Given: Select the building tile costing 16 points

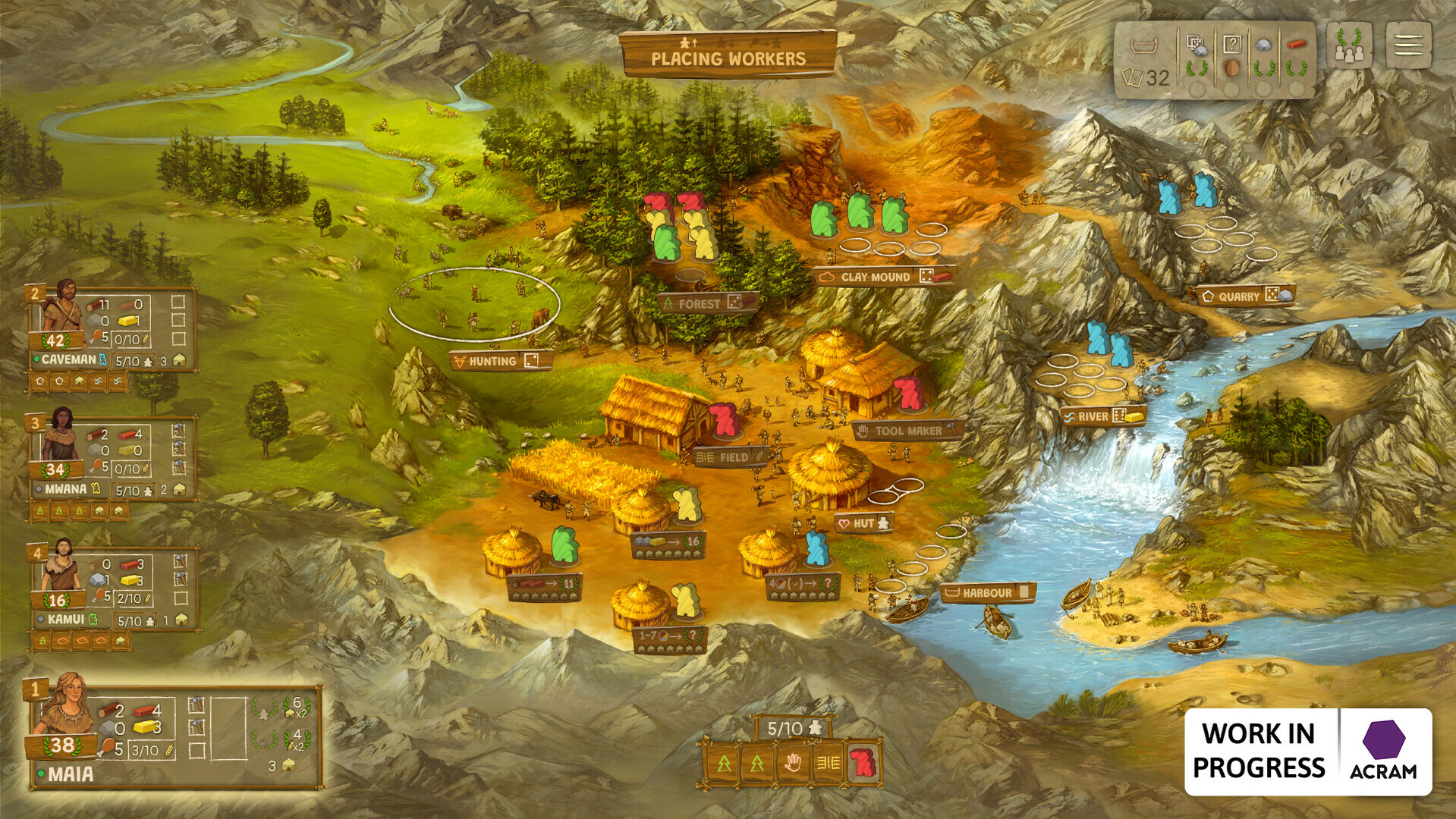Looking at the screenshot, I should (668, 543).
